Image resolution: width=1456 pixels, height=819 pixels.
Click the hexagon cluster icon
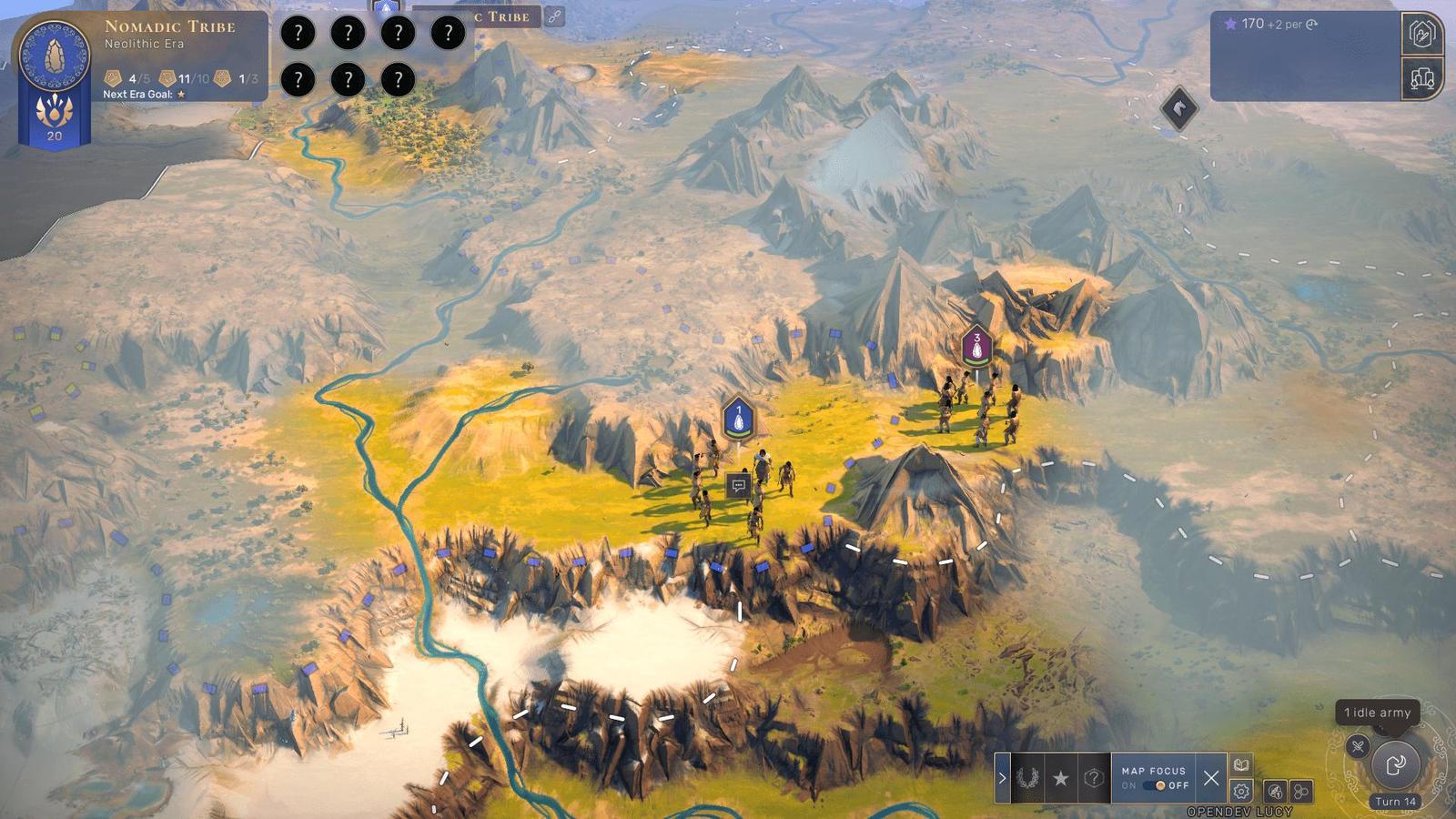(1302, 792)
